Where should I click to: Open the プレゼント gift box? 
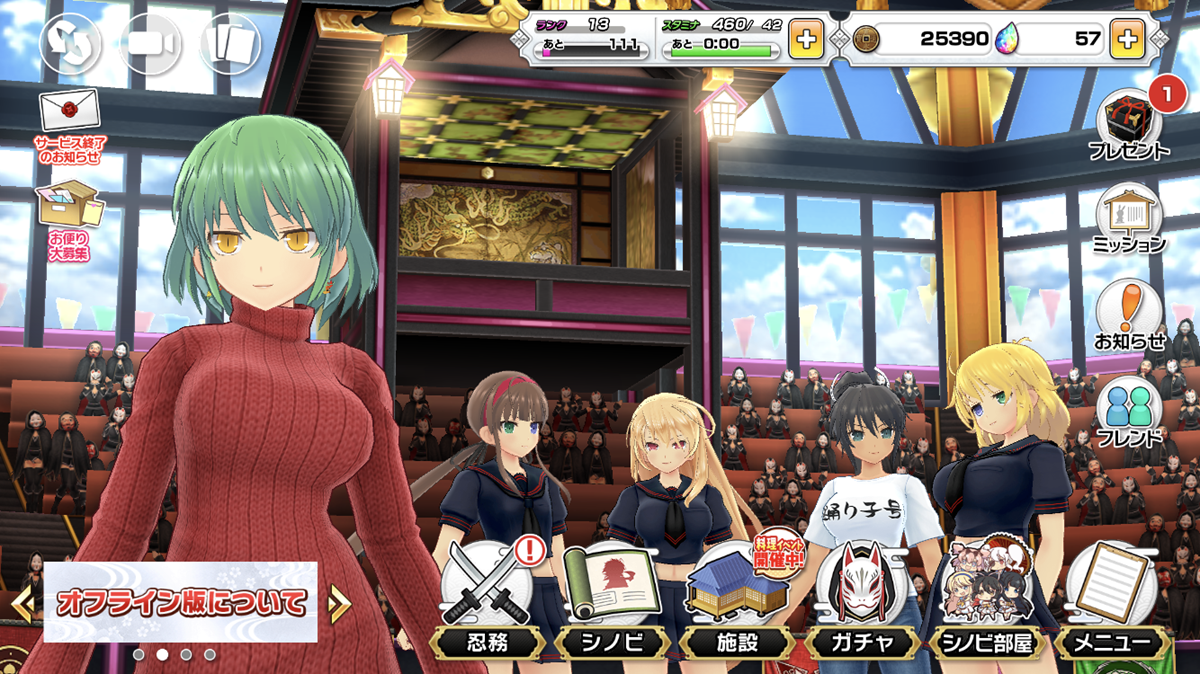pos(1129,126)
